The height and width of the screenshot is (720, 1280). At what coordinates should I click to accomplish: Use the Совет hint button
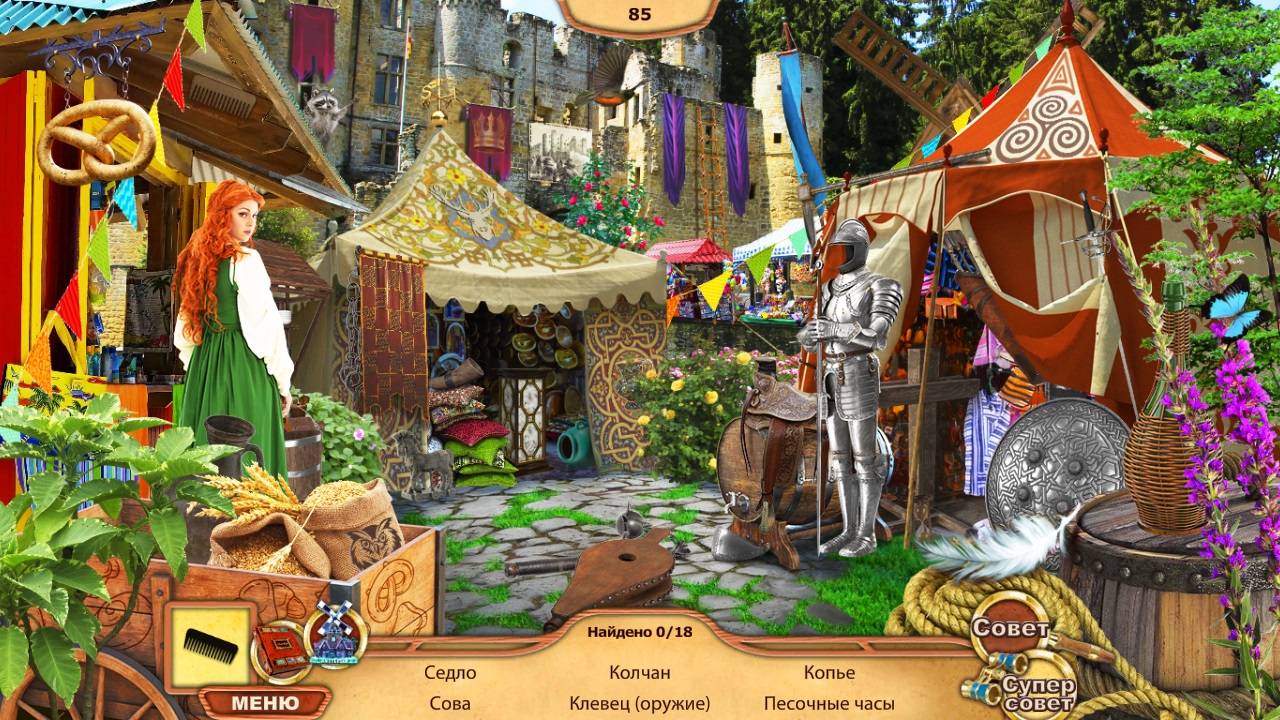(x=1012, y=630)
